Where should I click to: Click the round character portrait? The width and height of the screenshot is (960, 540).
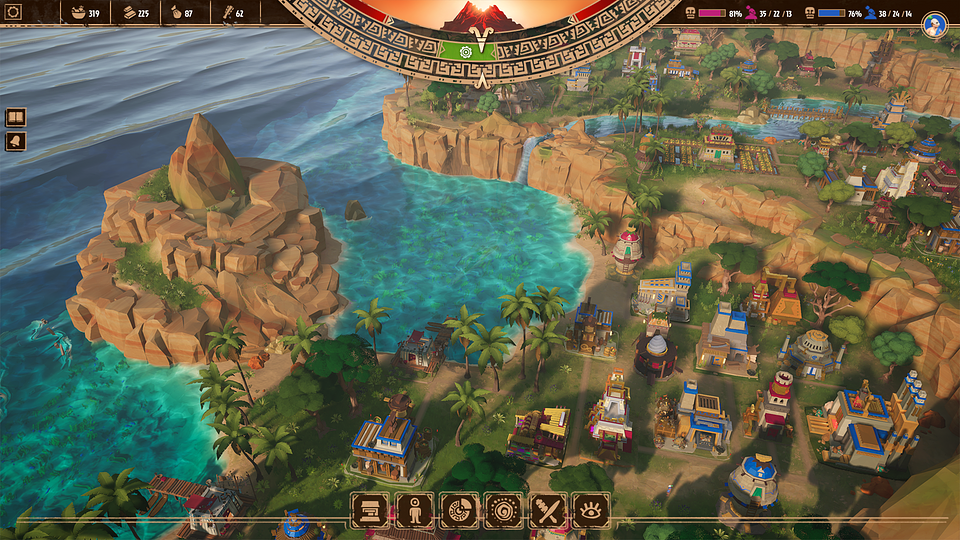tap(935, 24)
